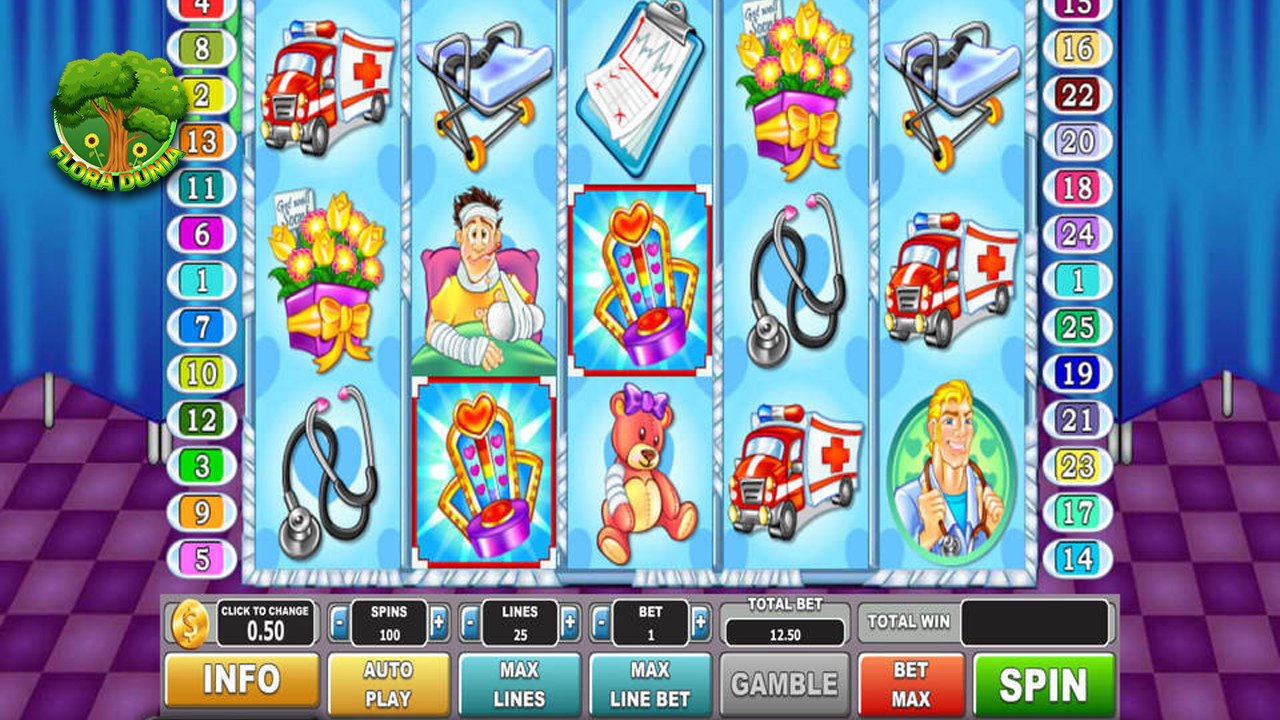Decrease LINES count with minus stepper
Viewport: 1280px width, 720px height.
(x=467, y=622)
